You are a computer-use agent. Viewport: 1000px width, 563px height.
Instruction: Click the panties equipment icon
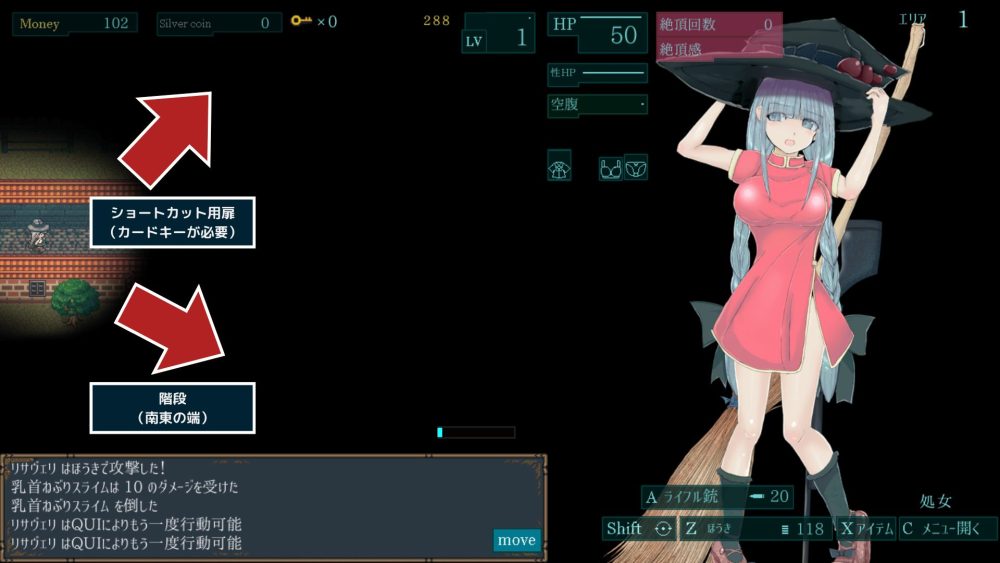pyautogui.click(x=636, y=167)
